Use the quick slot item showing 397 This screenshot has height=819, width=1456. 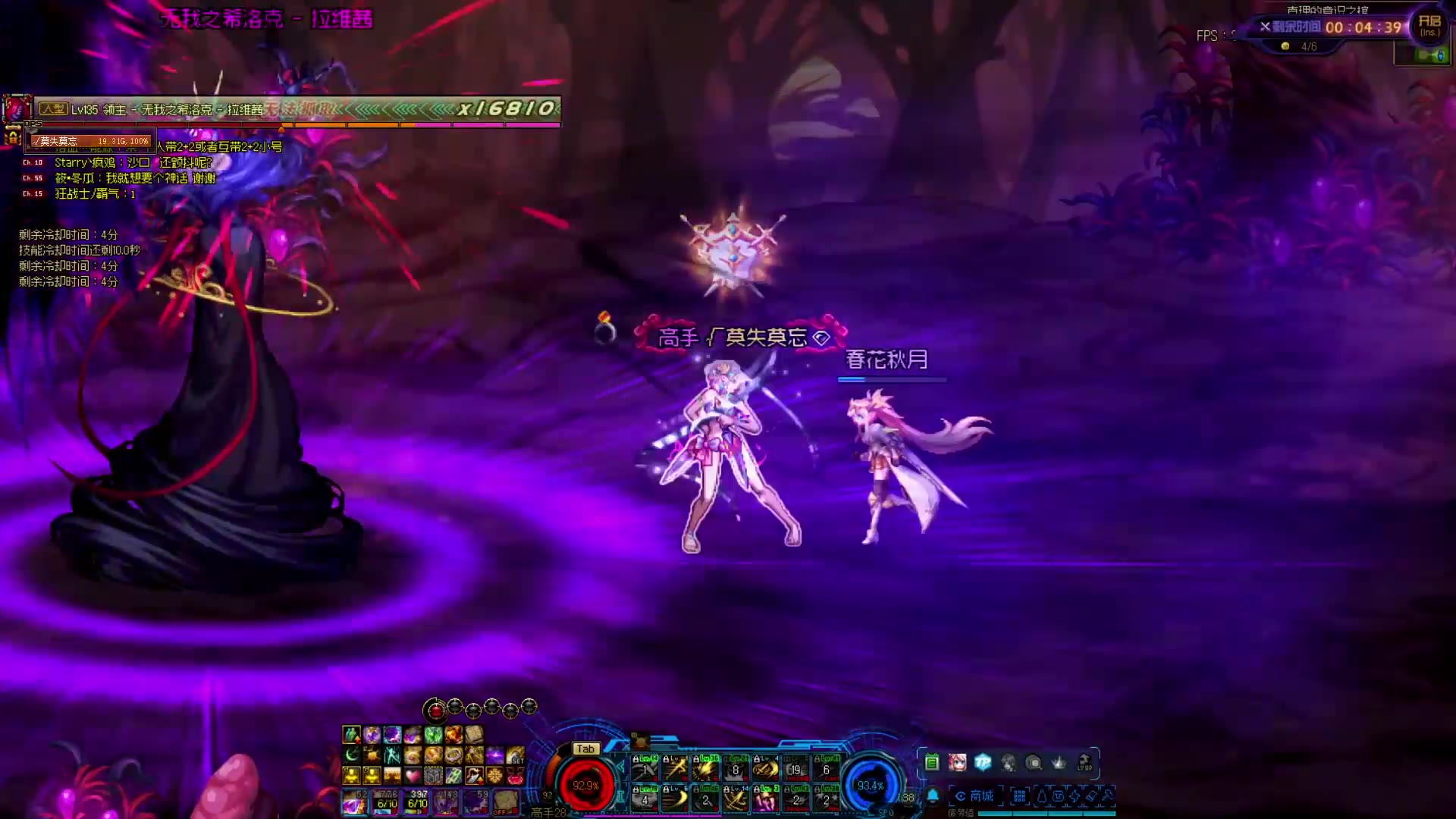point(417,801)
